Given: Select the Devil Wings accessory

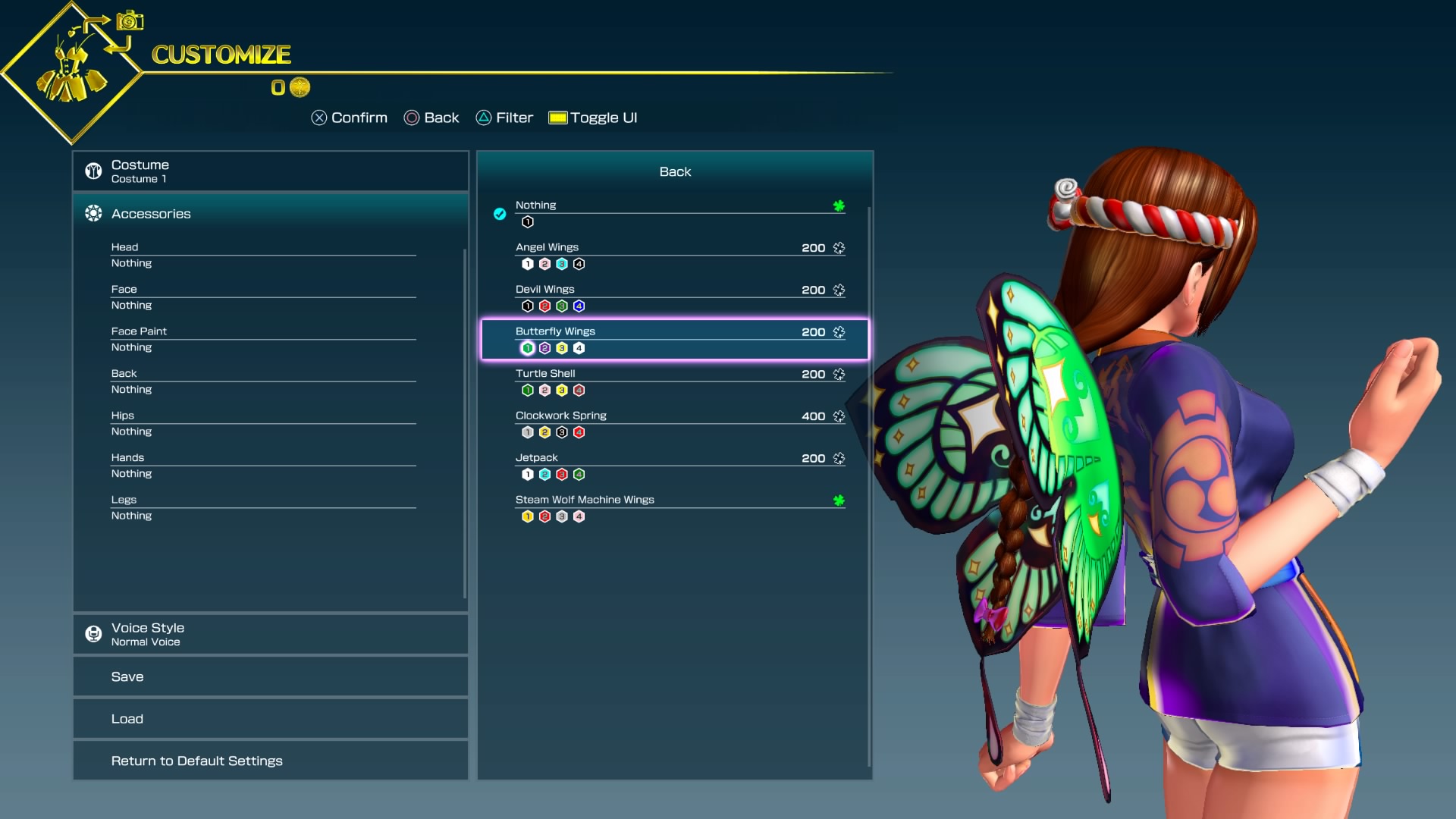Looking at the screenshot, I should pos(675,297).
